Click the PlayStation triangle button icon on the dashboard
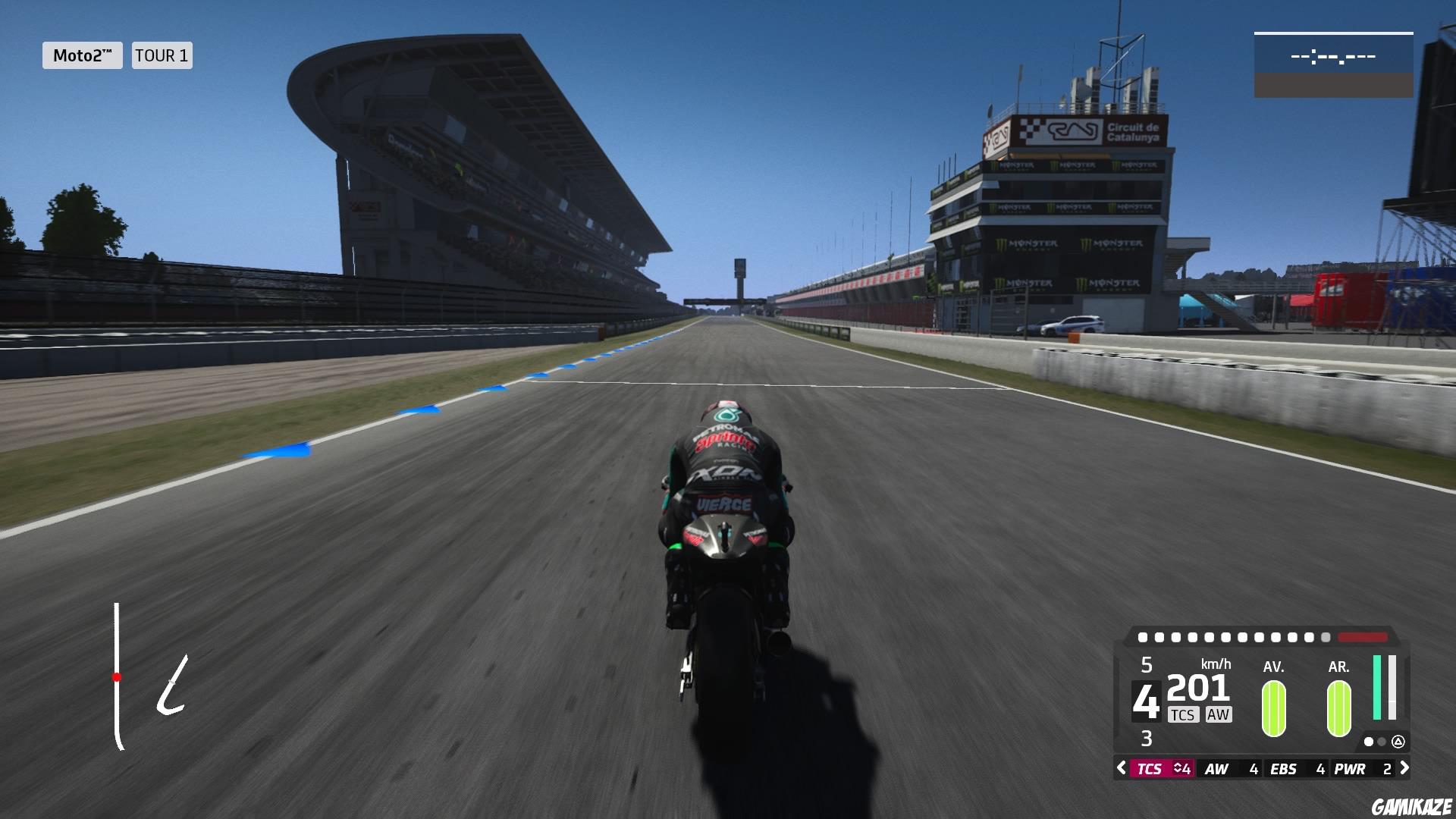Image resolution: width=1456 pixels, height=819 pixels. [1398, 742]
